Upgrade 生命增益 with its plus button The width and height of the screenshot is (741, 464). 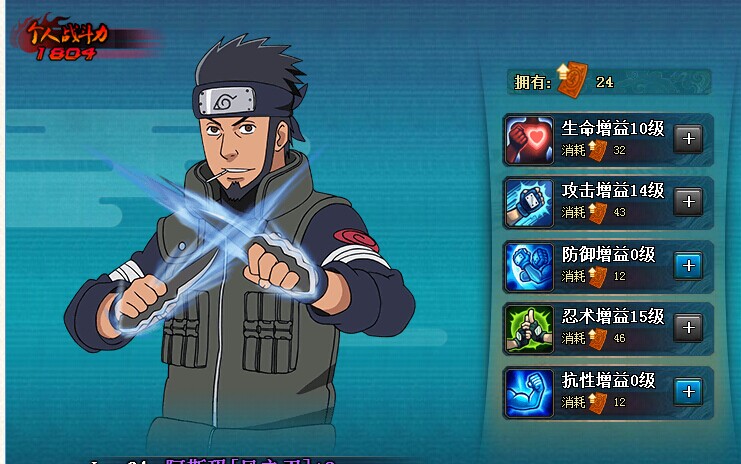pos(688,139)
